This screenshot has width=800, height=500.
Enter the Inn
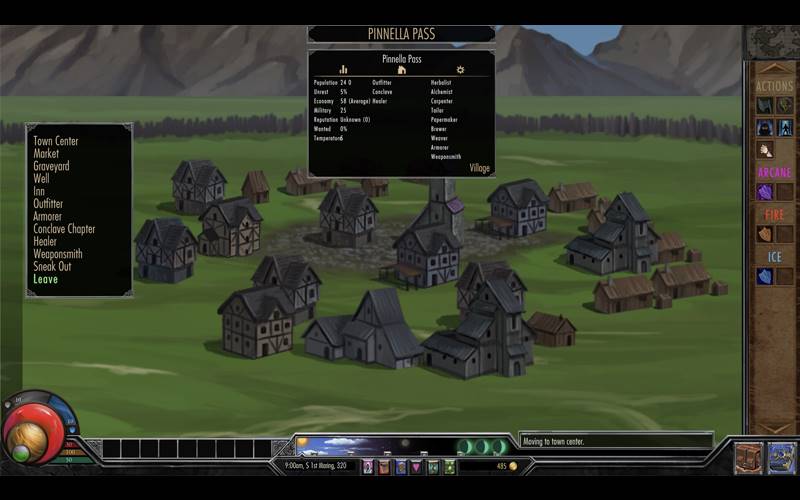pos(39,191)
